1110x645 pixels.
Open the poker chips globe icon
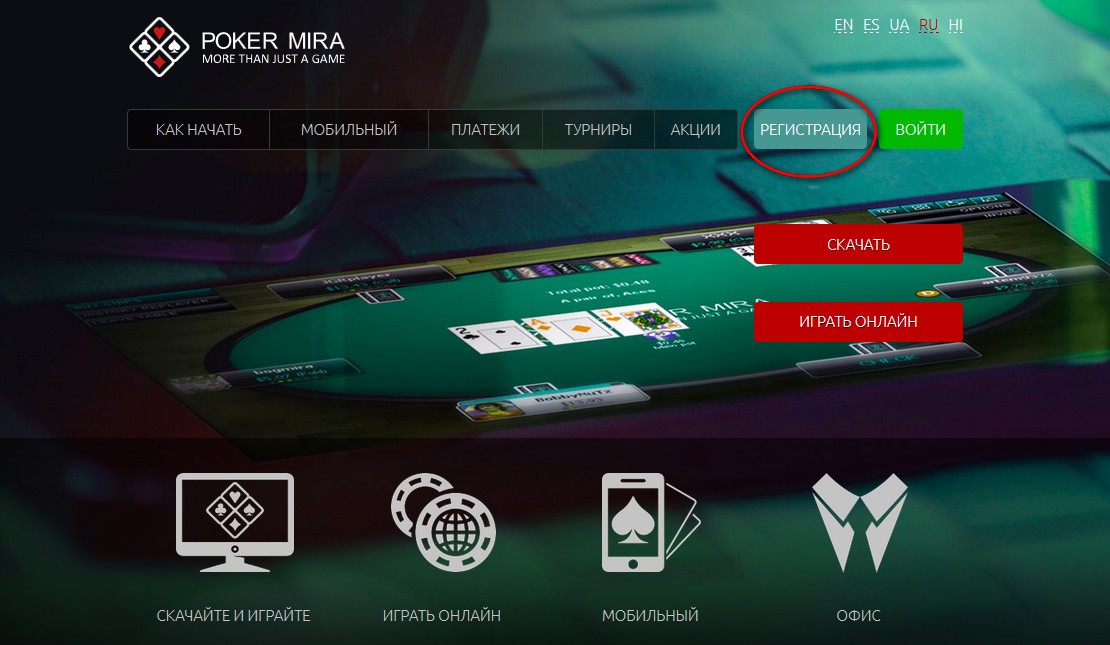click(x=441, y=520)
